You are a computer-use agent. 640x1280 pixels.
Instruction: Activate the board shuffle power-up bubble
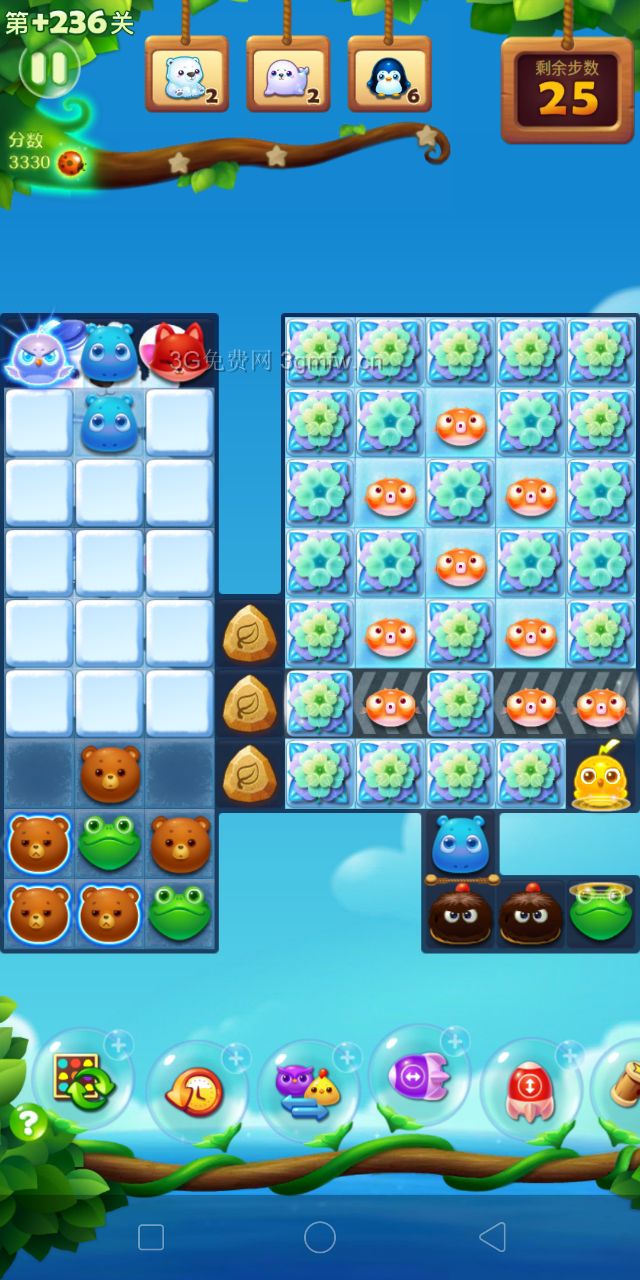pos(82,1078)
